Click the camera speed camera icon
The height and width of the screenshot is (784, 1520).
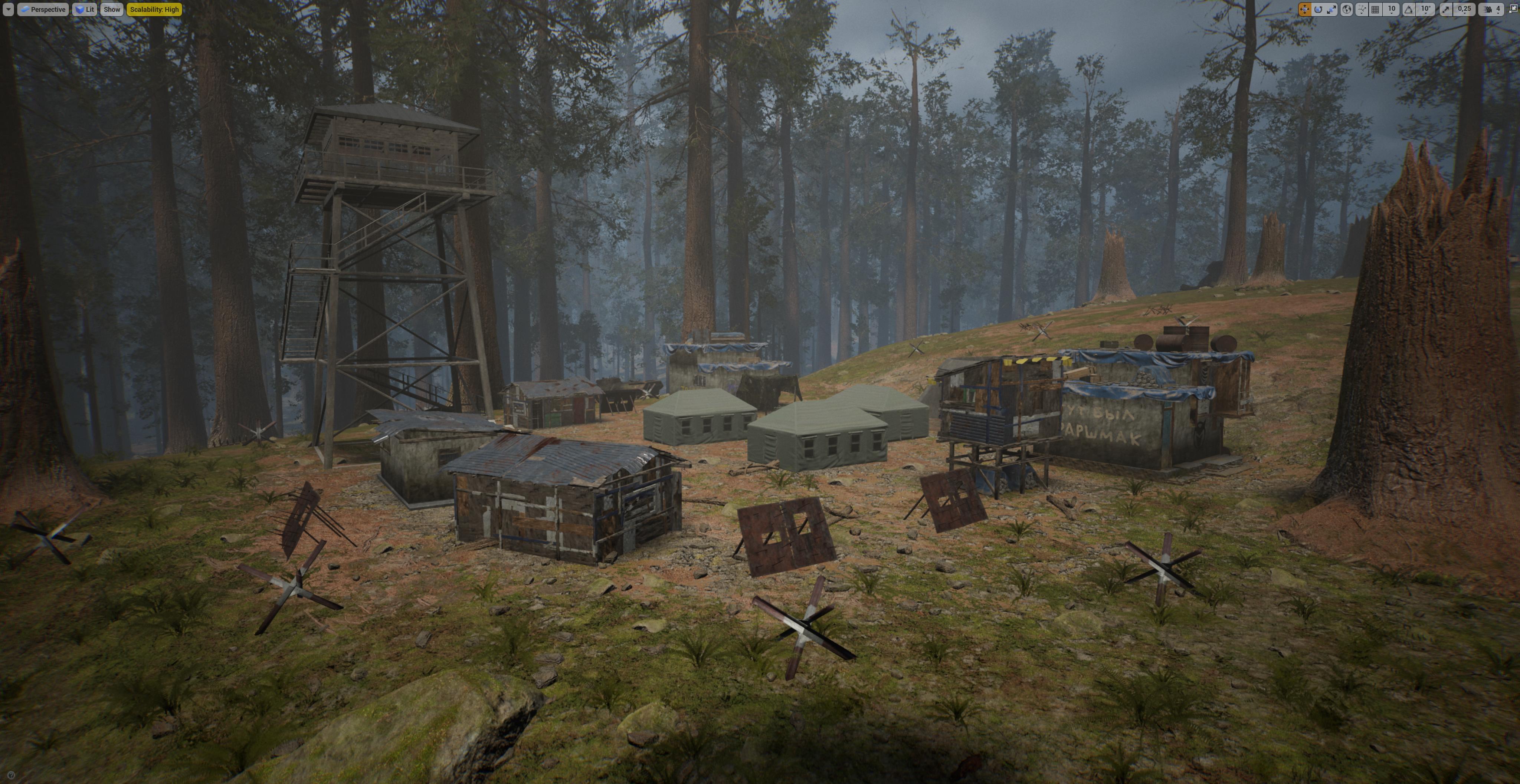coord(1488,9)
